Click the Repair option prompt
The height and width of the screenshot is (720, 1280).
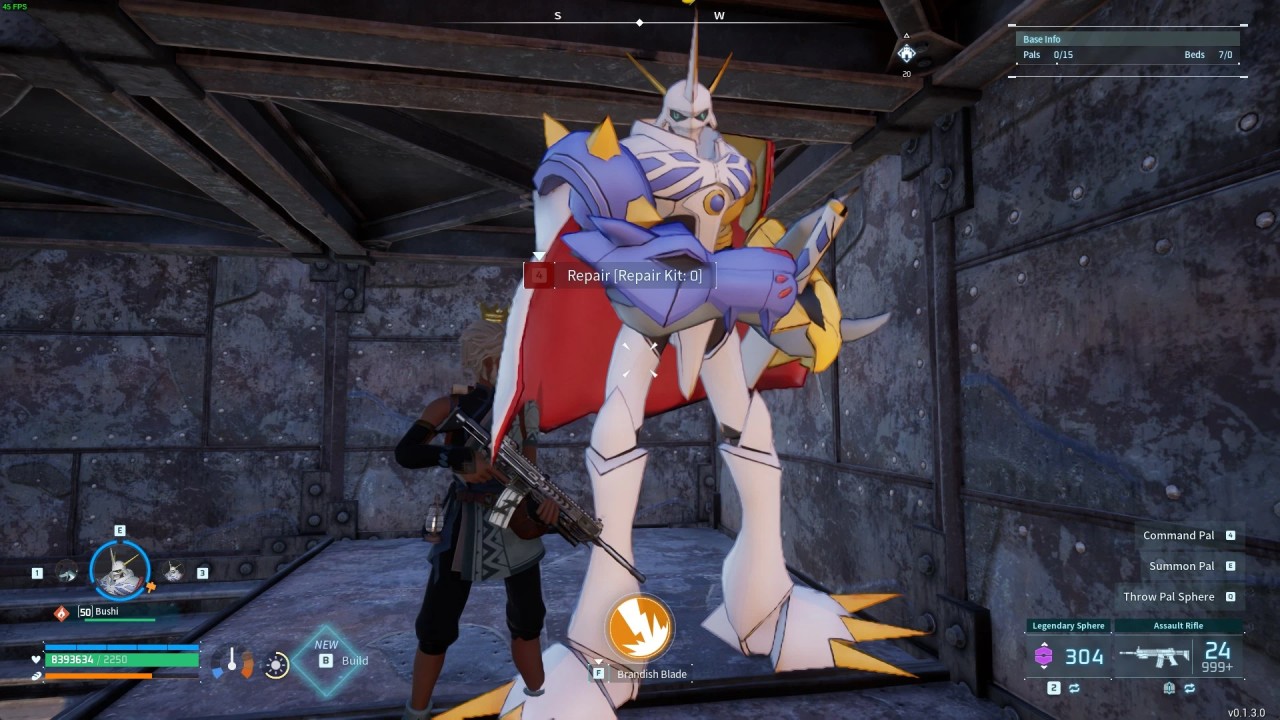coord(620,275)
